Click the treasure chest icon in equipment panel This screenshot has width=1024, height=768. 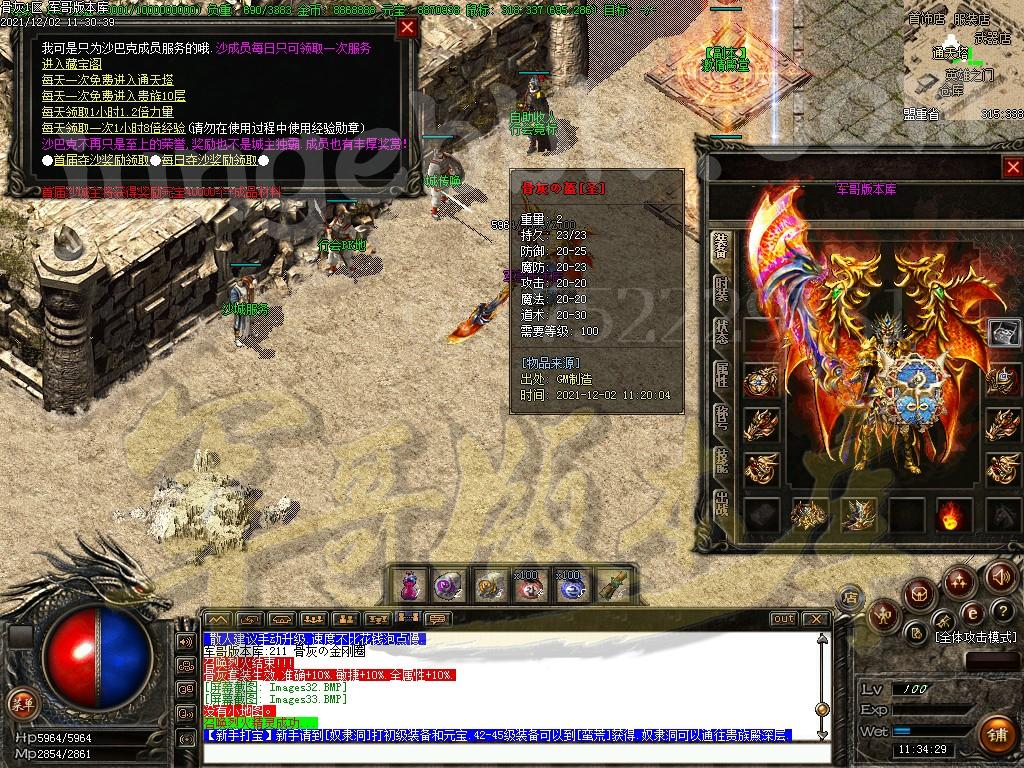pos(1004,332)
